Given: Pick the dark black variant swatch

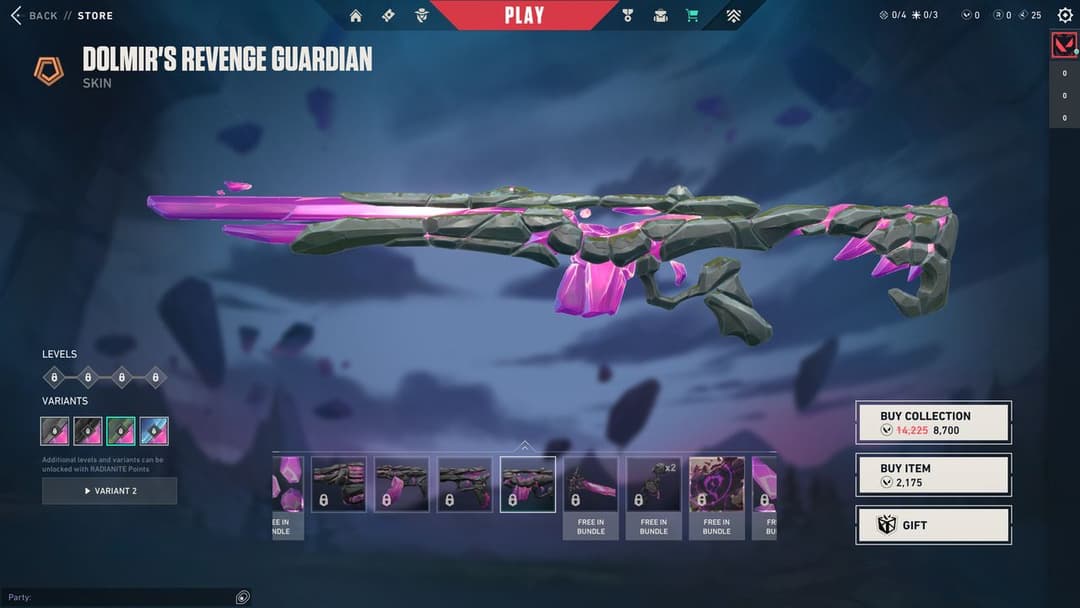Looking at the screenshot, I should coord(88,431).
